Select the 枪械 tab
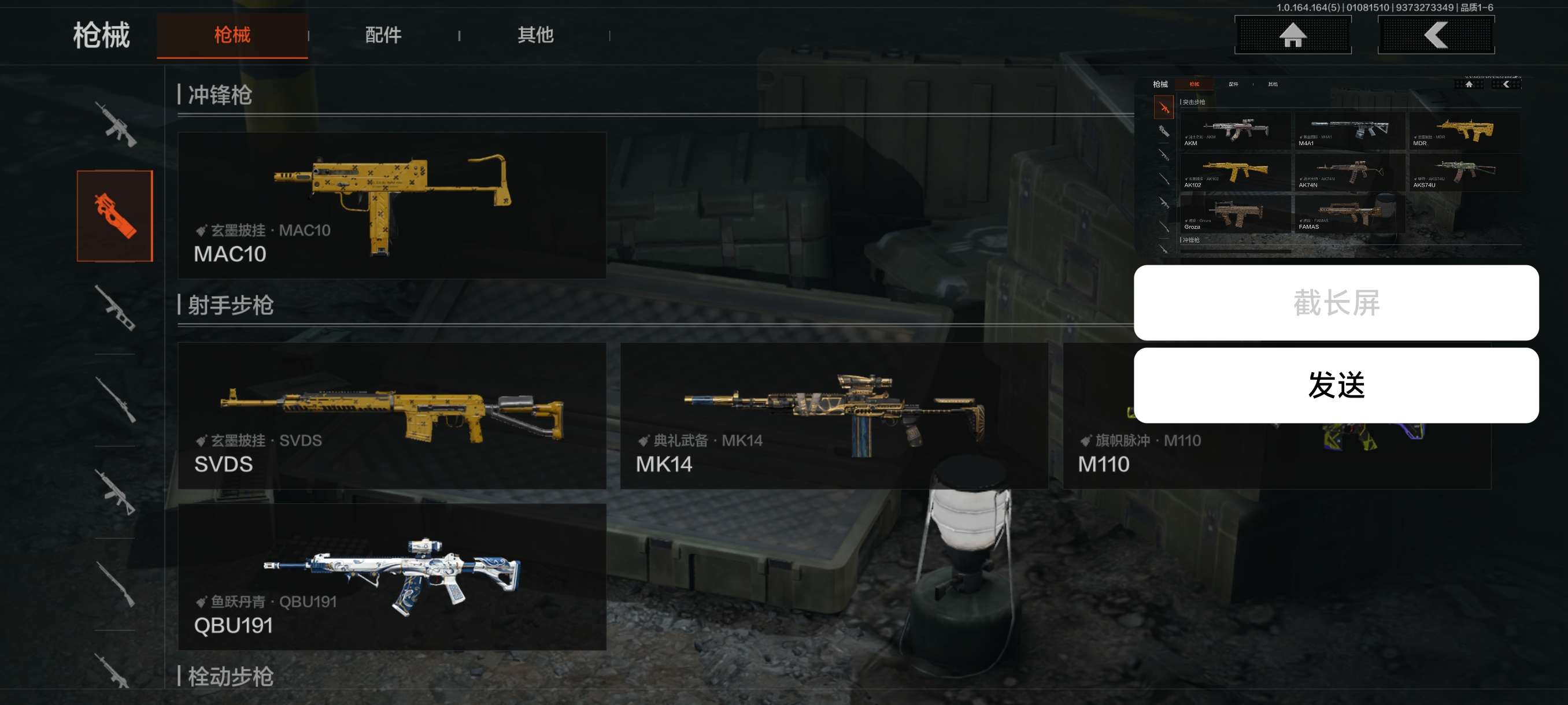The width and height of the screenshot is (1568, 705). [x=232, y=35]
